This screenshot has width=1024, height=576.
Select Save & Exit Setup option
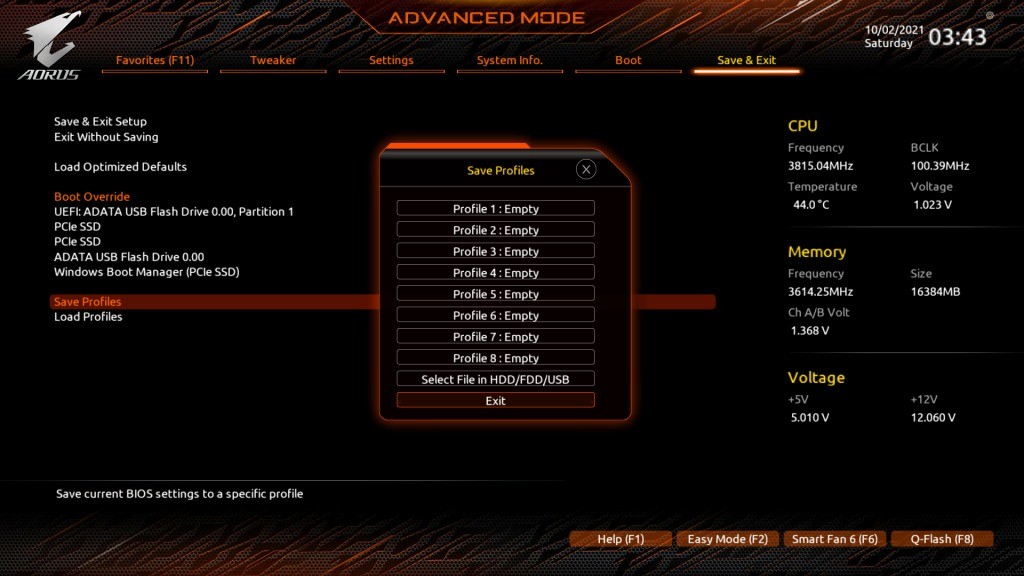pyautogui.click(x=100, y=122)
